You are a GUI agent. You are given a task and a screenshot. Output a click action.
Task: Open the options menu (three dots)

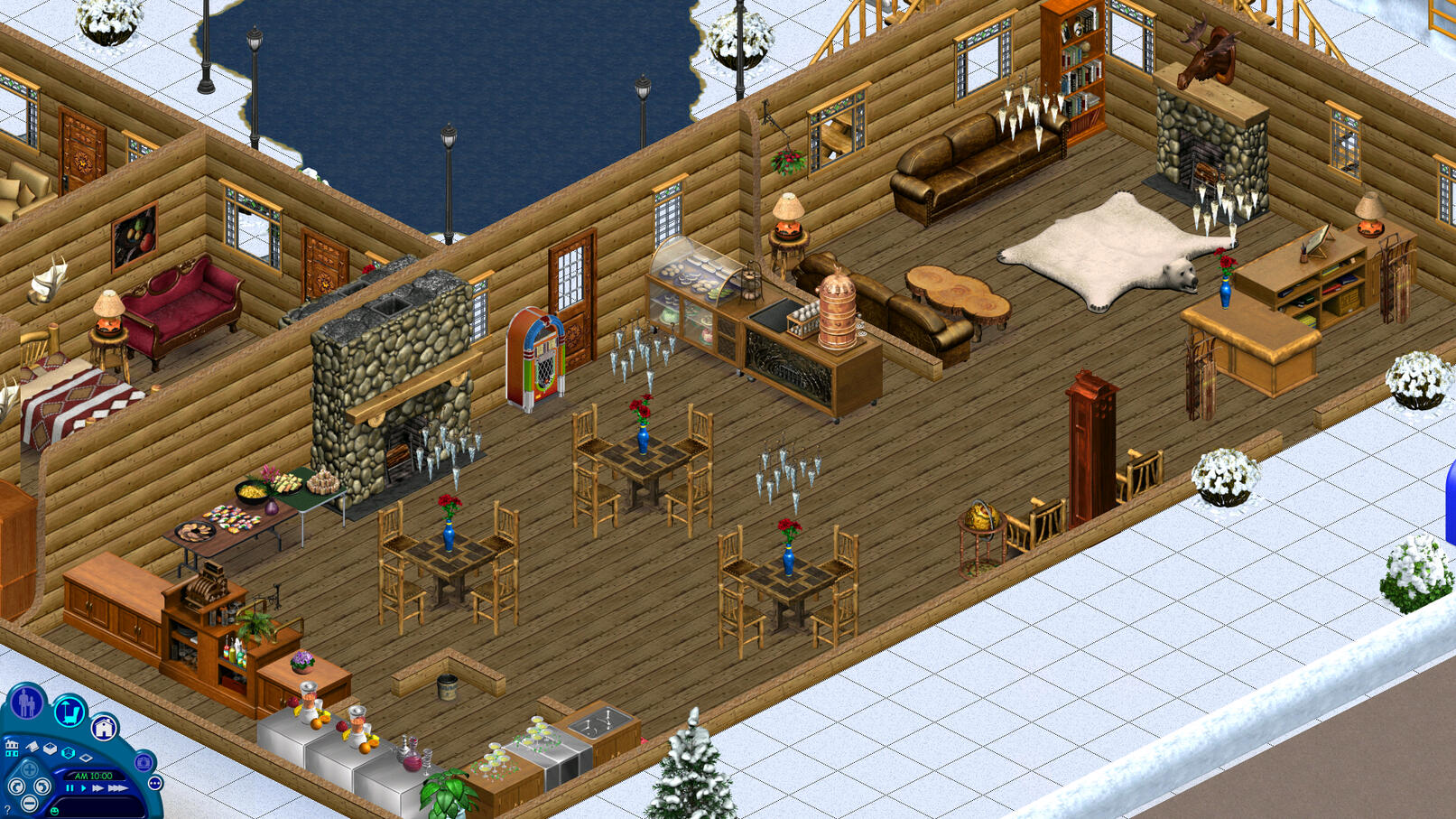coord(154,783)
